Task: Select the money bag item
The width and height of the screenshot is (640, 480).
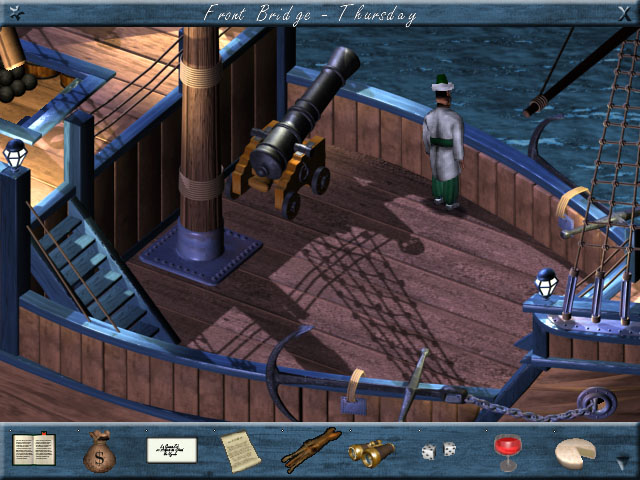Action: coord(100,450)
